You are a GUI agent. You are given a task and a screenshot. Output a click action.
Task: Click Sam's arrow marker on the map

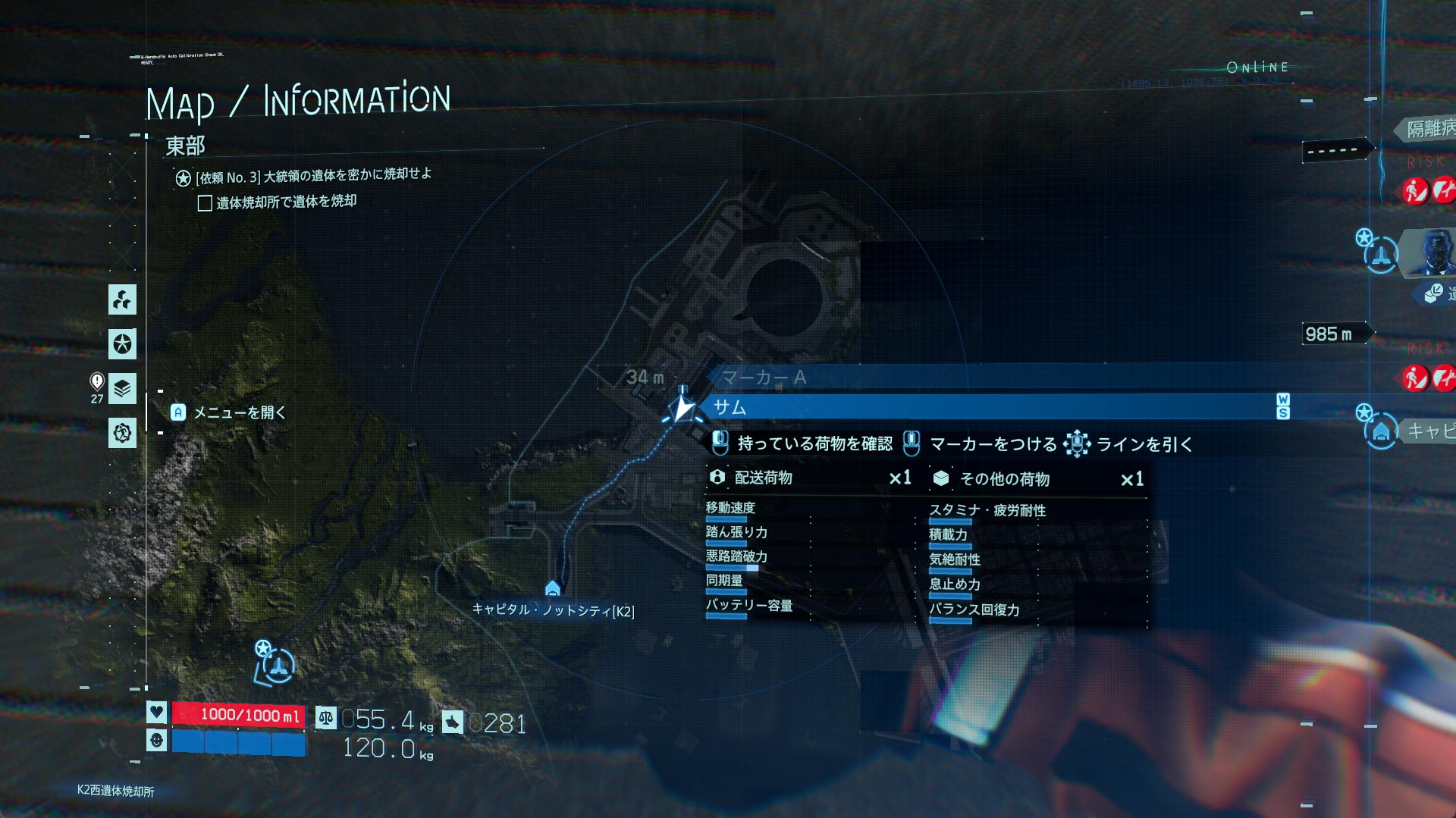pyautogui.click(x=682, y=409)
